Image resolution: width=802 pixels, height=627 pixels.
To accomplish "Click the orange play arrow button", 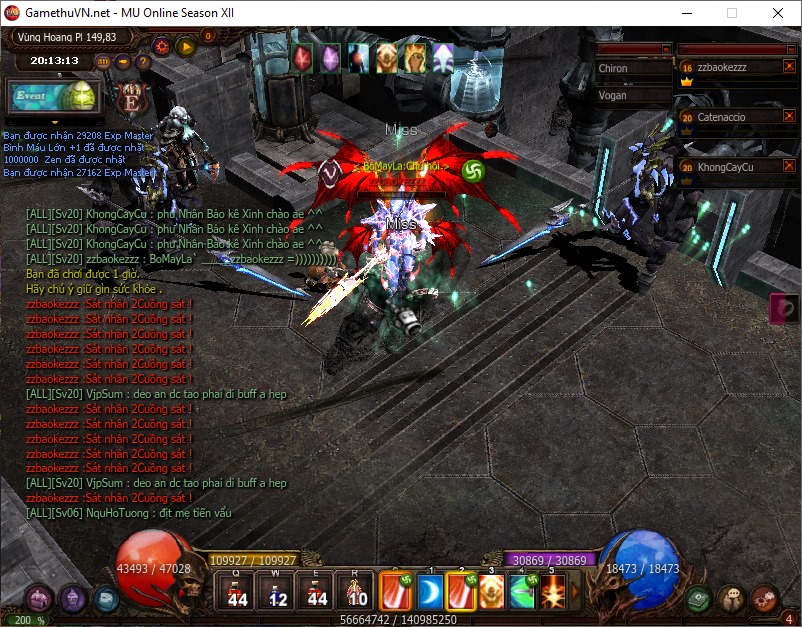I will pos(185,46).
